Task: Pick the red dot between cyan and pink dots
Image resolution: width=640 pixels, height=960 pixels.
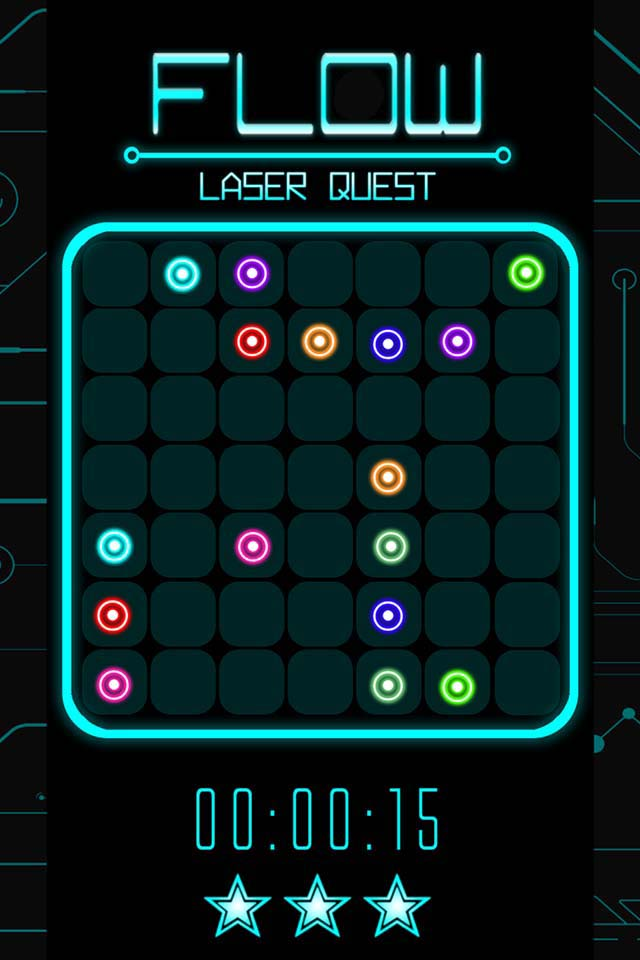Action: [113, 615]
